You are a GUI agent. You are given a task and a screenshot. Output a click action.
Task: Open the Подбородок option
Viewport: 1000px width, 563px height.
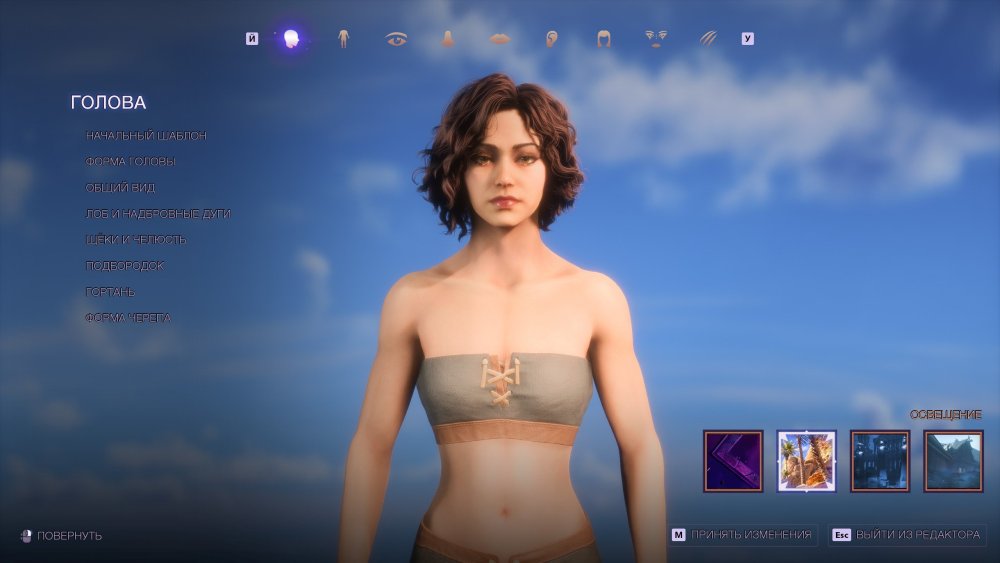[x=125, y=265]
